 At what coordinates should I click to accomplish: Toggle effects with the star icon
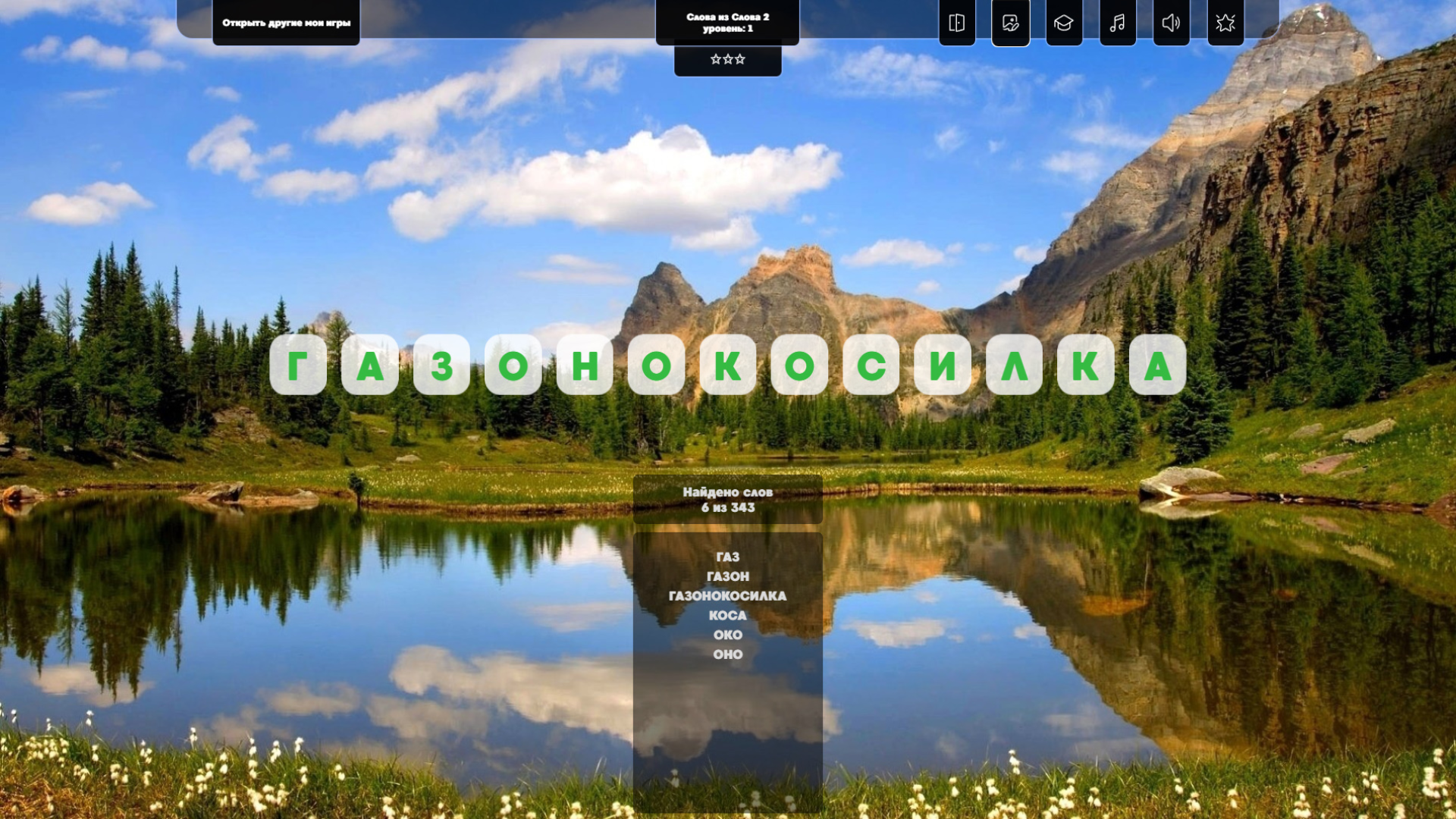(x=1225, y=24)
